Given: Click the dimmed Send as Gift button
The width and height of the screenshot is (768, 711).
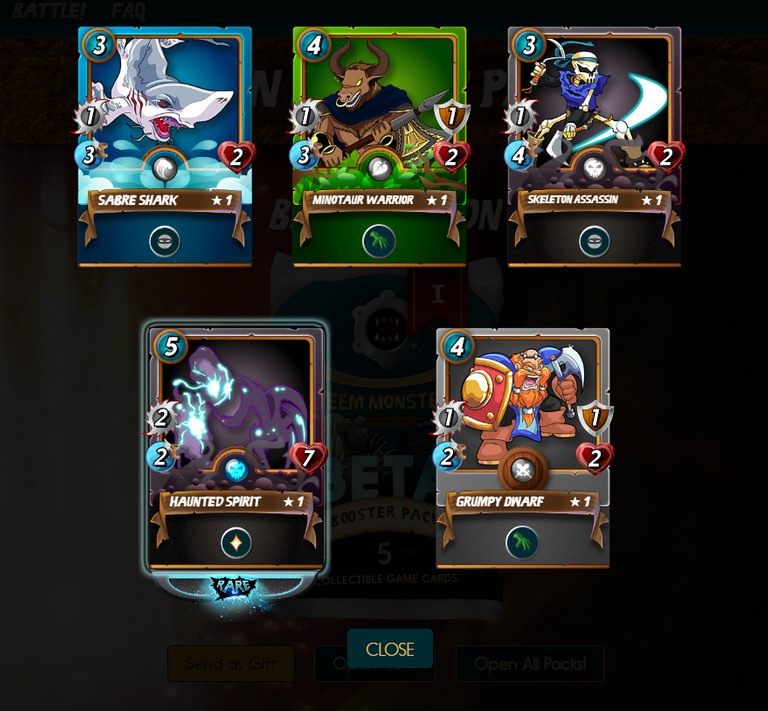Looking at the screenshot, I should (x=231, y=664).
